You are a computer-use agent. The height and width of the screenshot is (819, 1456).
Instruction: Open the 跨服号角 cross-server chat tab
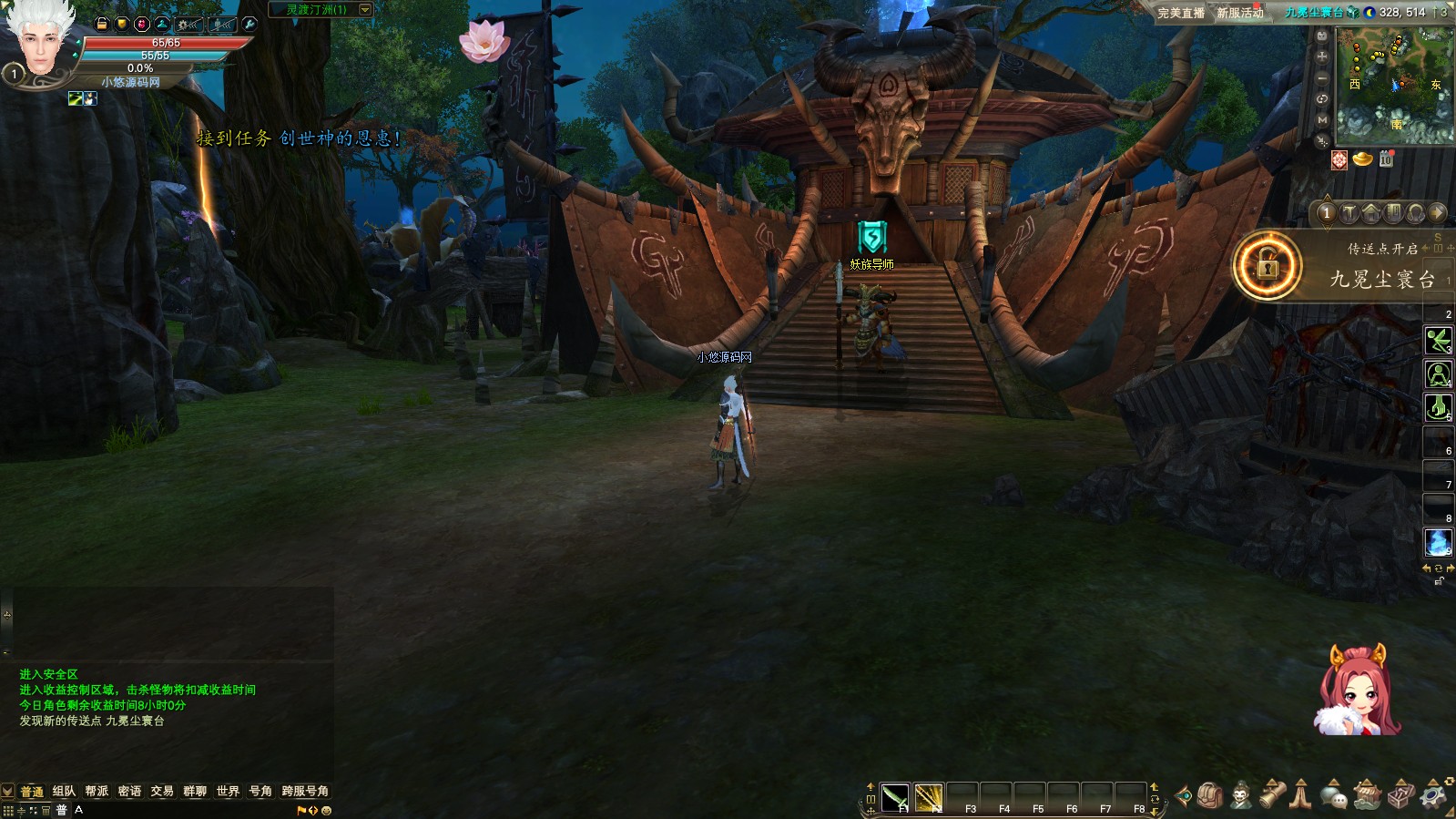305,791
